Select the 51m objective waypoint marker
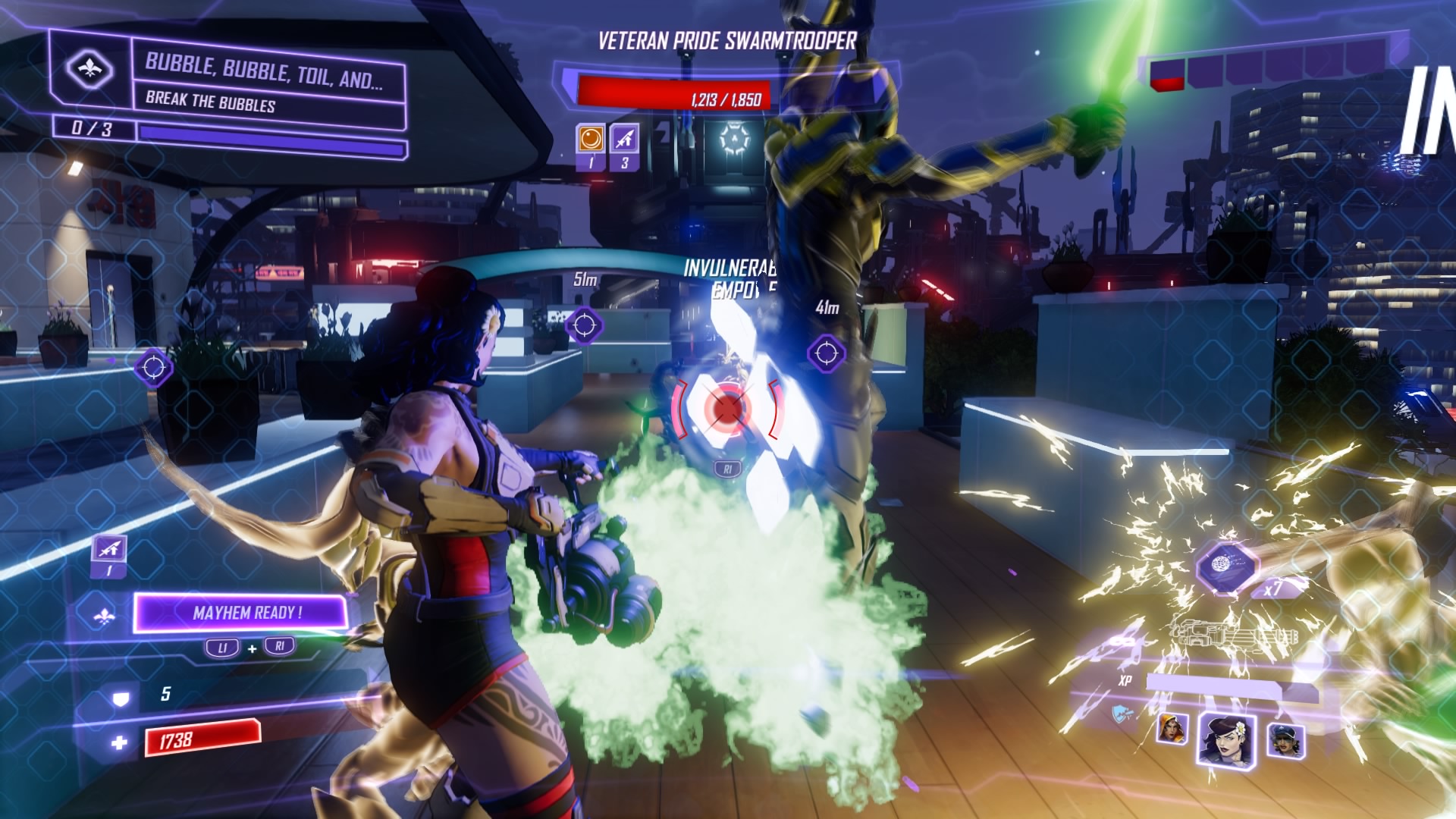This screenshot has width=1456, height=819. [584, 325]
